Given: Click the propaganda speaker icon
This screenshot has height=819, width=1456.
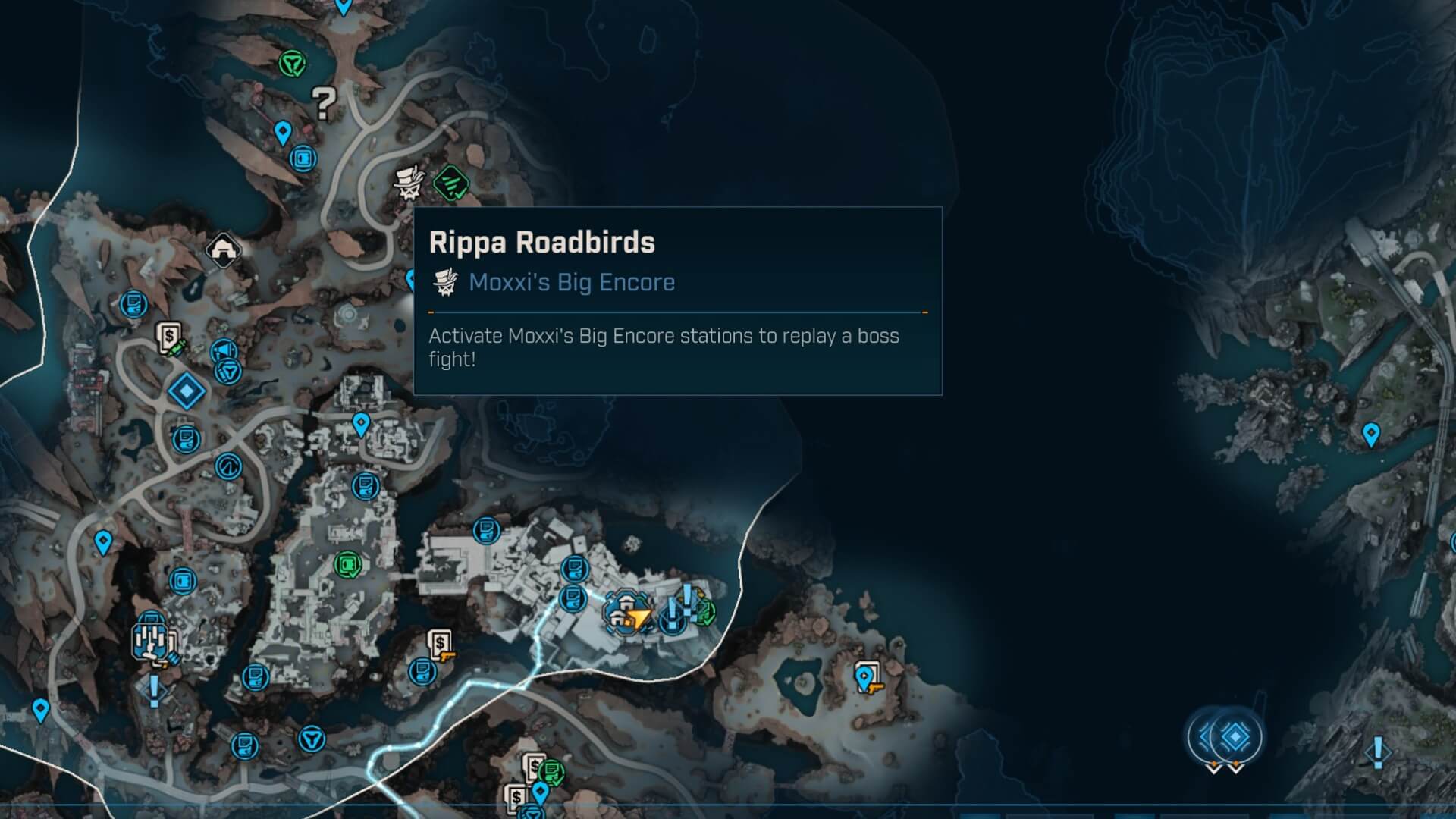Looking at the screenshot, I should (x=222, y=348).
